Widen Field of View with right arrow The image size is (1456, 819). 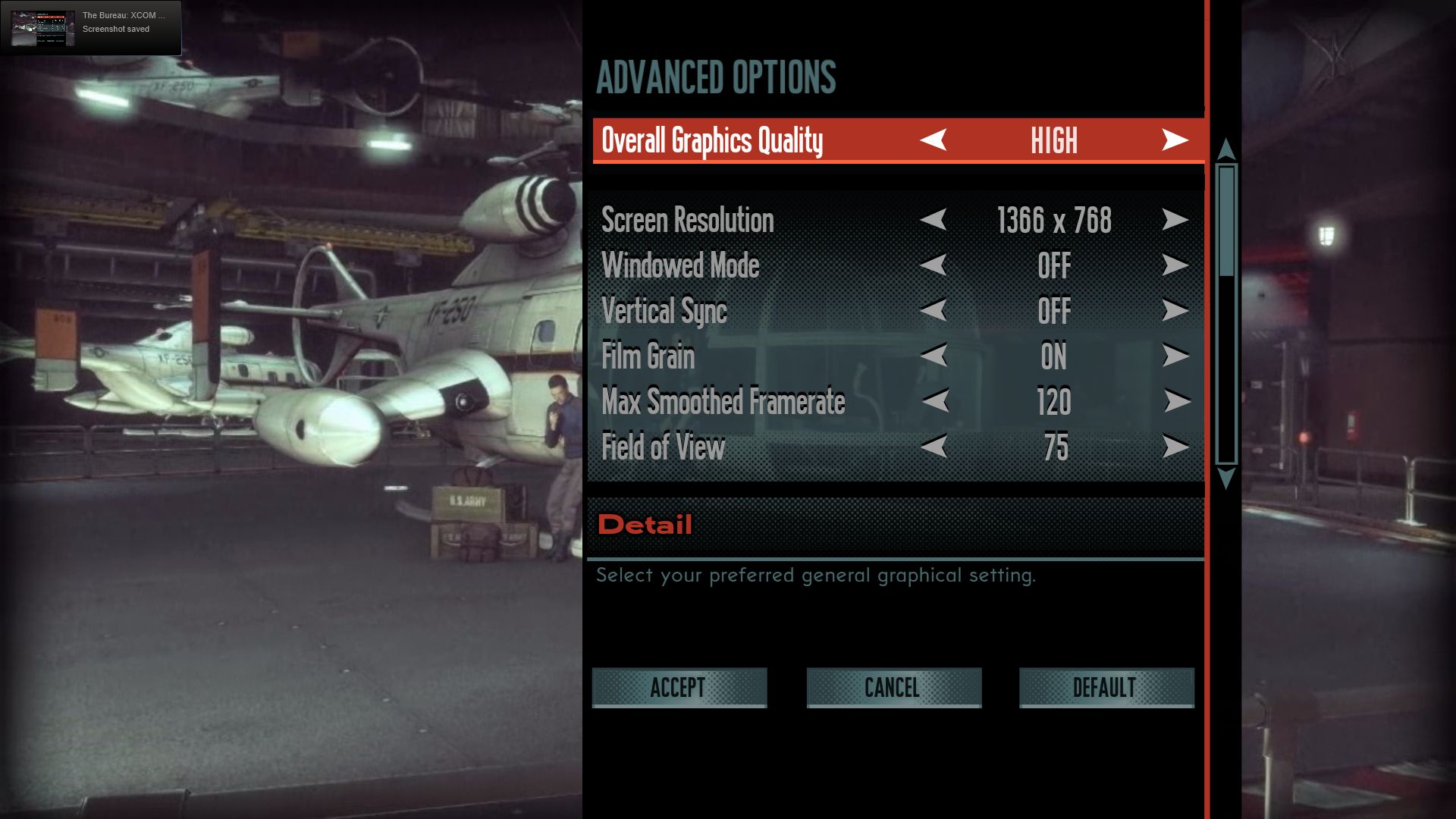point(1175,447)
